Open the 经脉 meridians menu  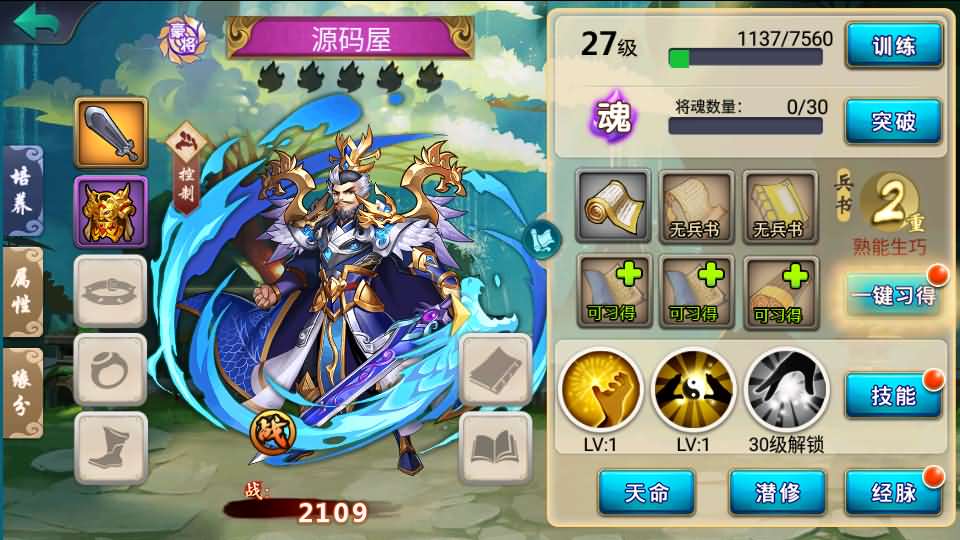point(893,491)
